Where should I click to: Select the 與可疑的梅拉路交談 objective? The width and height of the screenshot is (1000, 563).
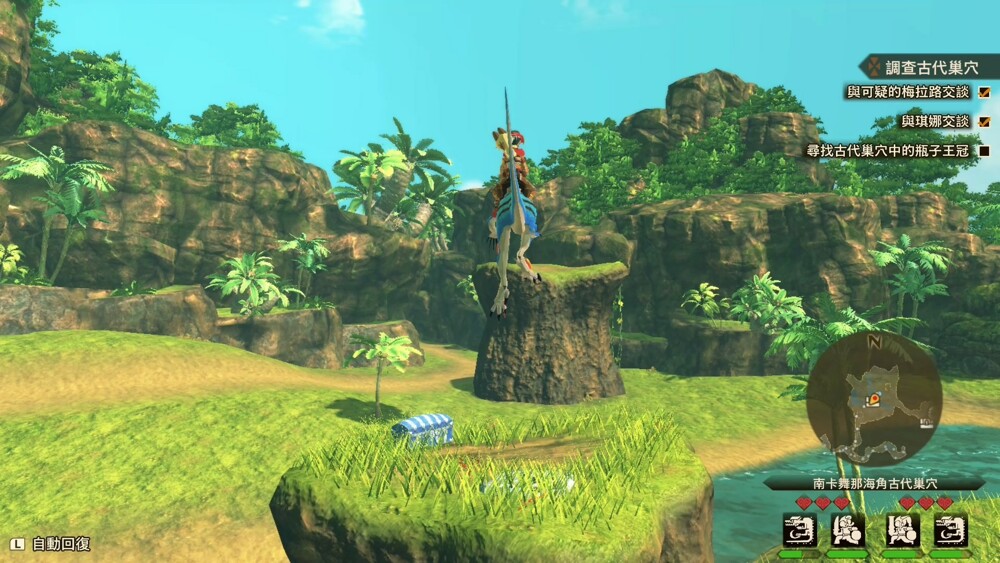pyautogui.click(x=908, y=92)
